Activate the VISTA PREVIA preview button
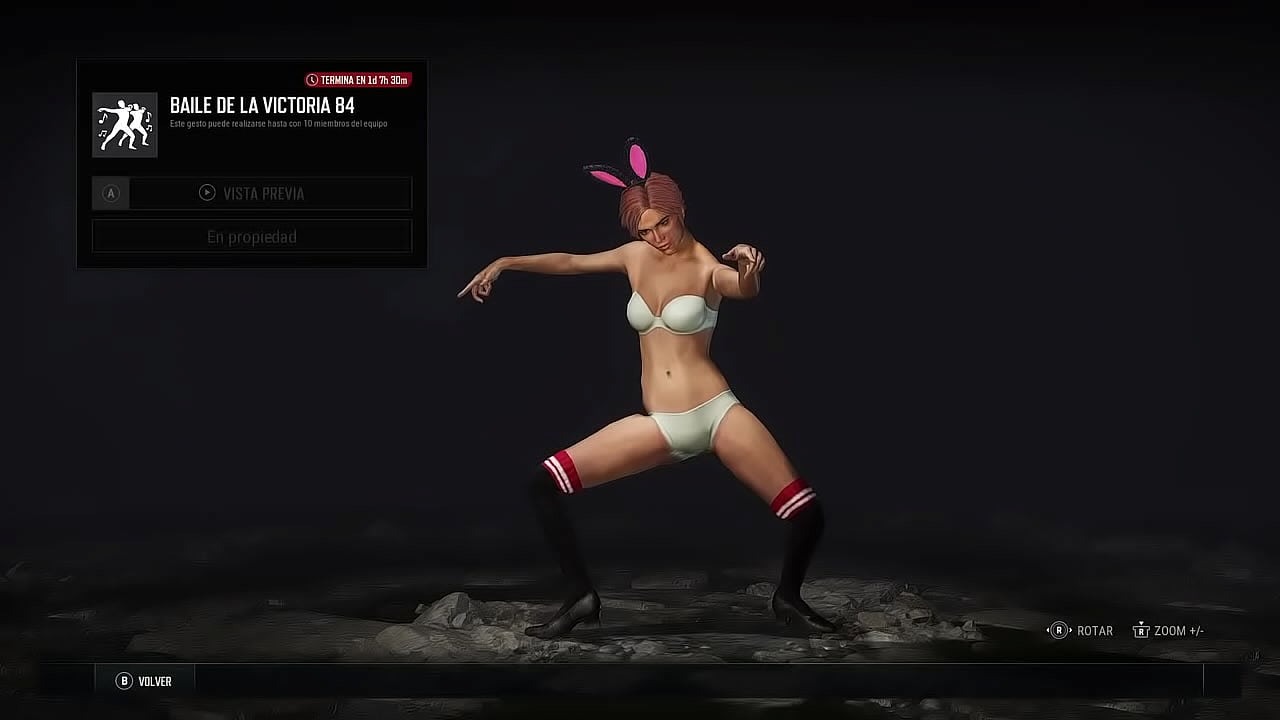The image size is (1280, 720). [x=270, y=193]
